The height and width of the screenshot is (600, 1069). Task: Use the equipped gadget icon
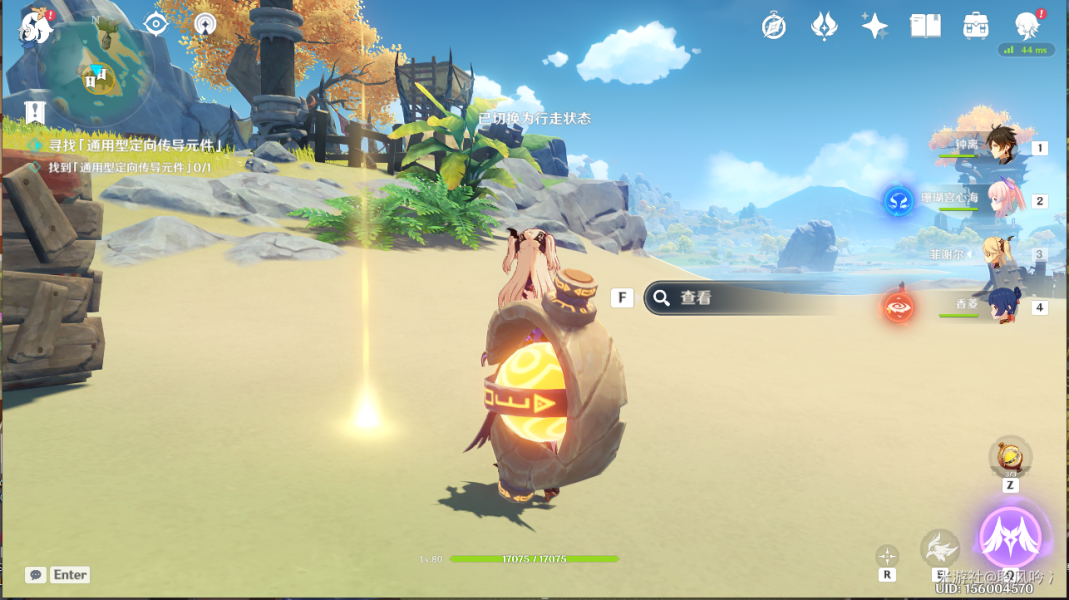[1010, 458]
